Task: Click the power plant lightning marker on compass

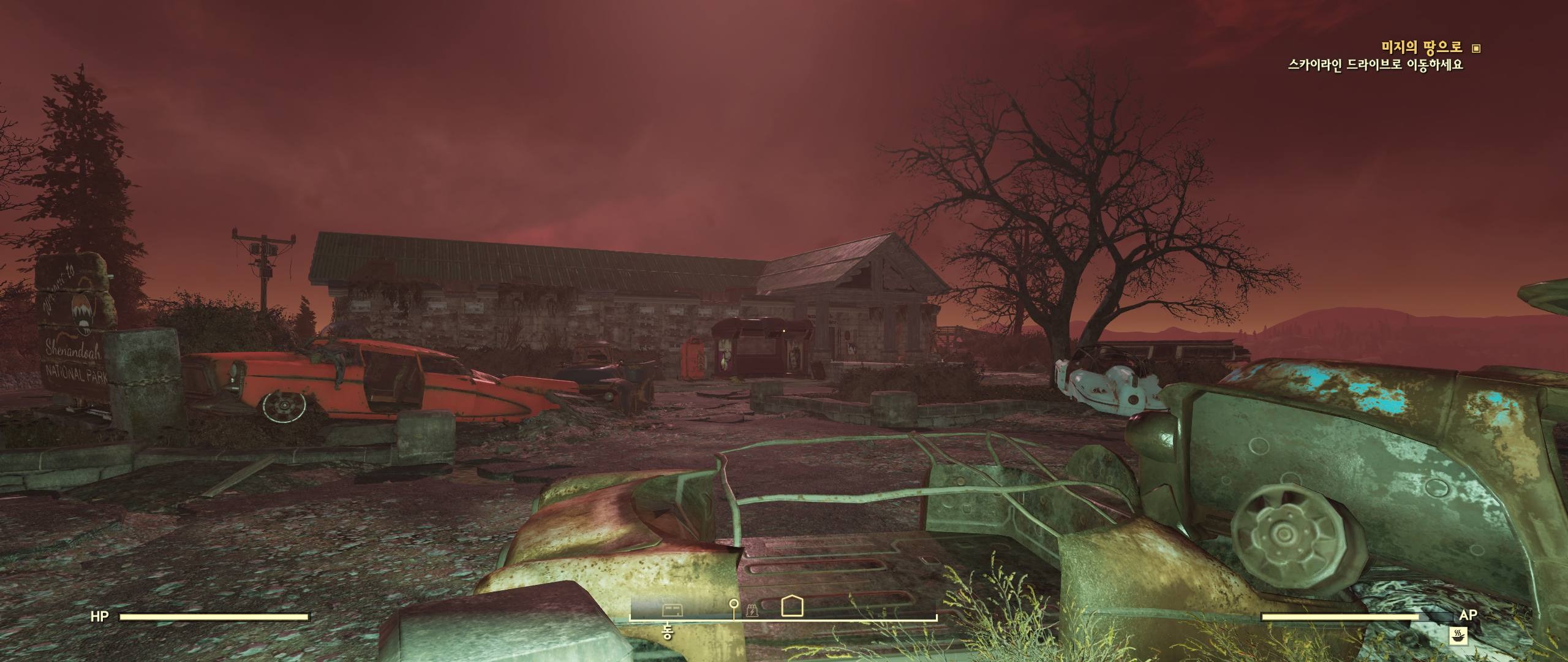Action: tap(753, 610)
